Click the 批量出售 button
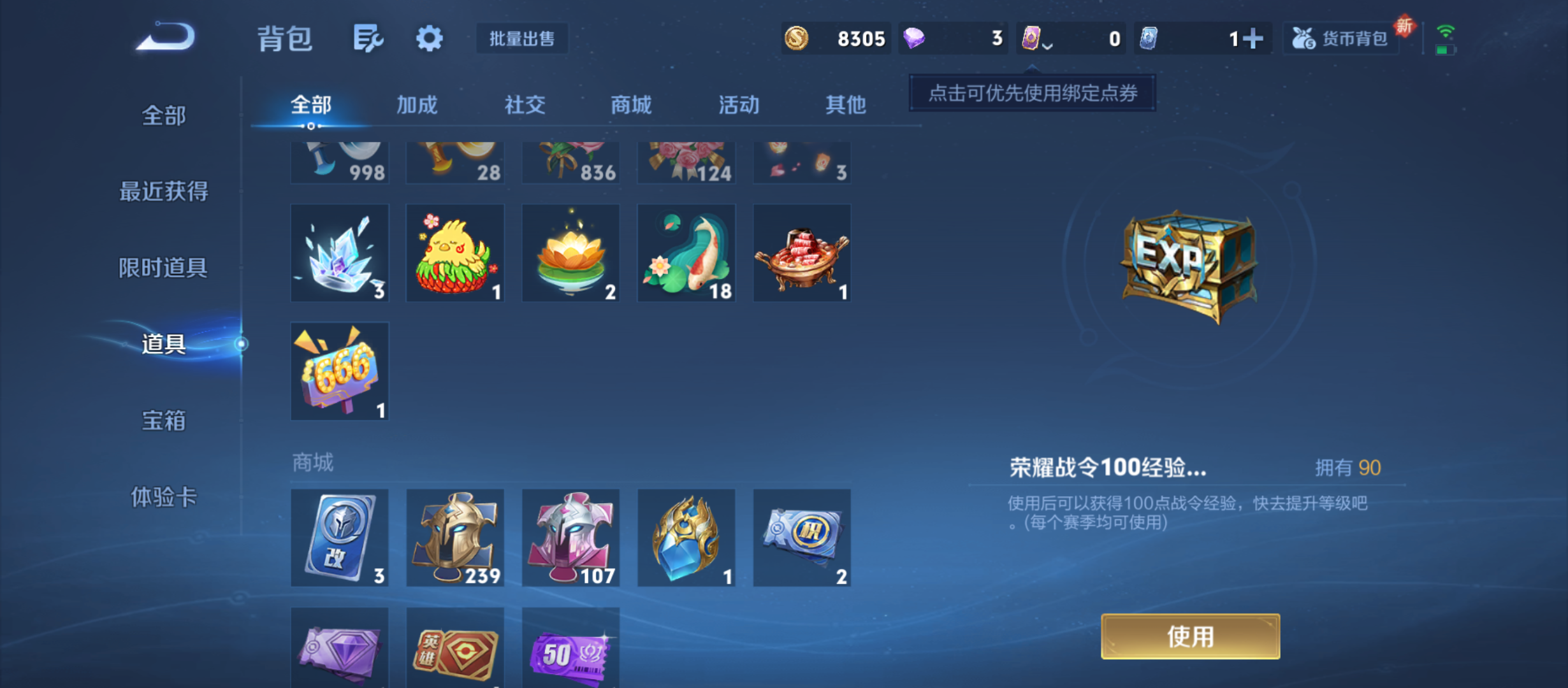The height and width of the screenshot is (688, 1568). 521,39
